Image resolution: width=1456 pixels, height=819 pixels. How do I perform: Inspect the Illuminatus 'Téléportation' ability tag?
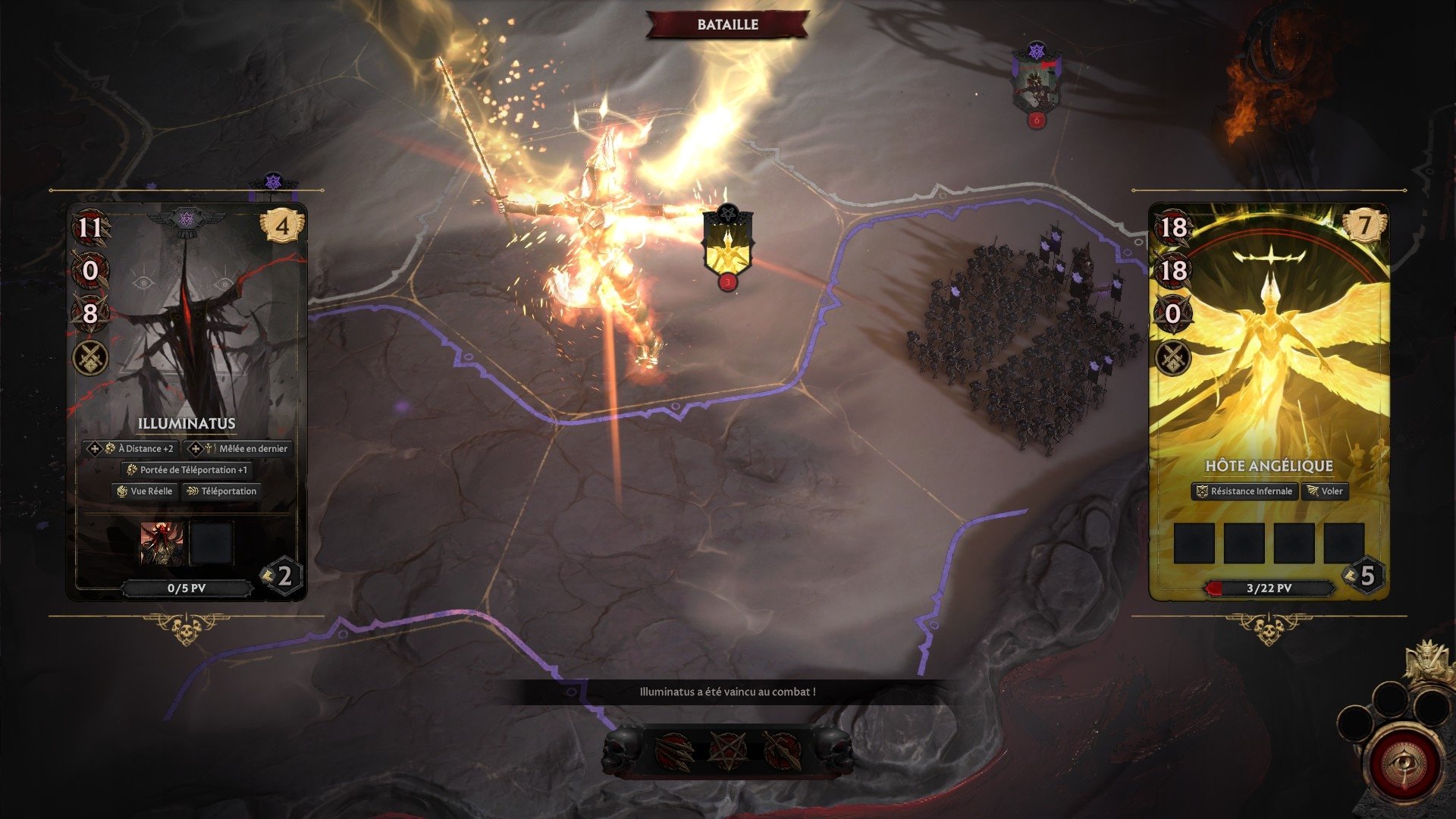221,491
